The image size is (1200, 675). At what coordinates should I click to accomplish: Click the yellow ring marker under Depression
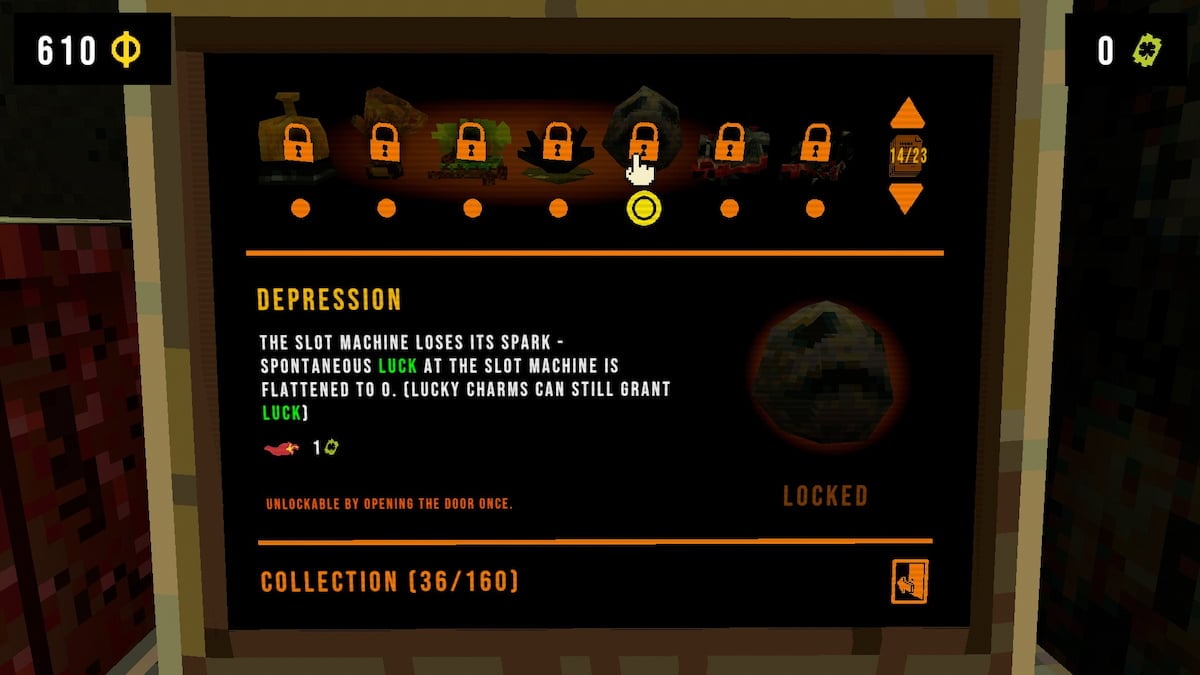click(644, 208)
